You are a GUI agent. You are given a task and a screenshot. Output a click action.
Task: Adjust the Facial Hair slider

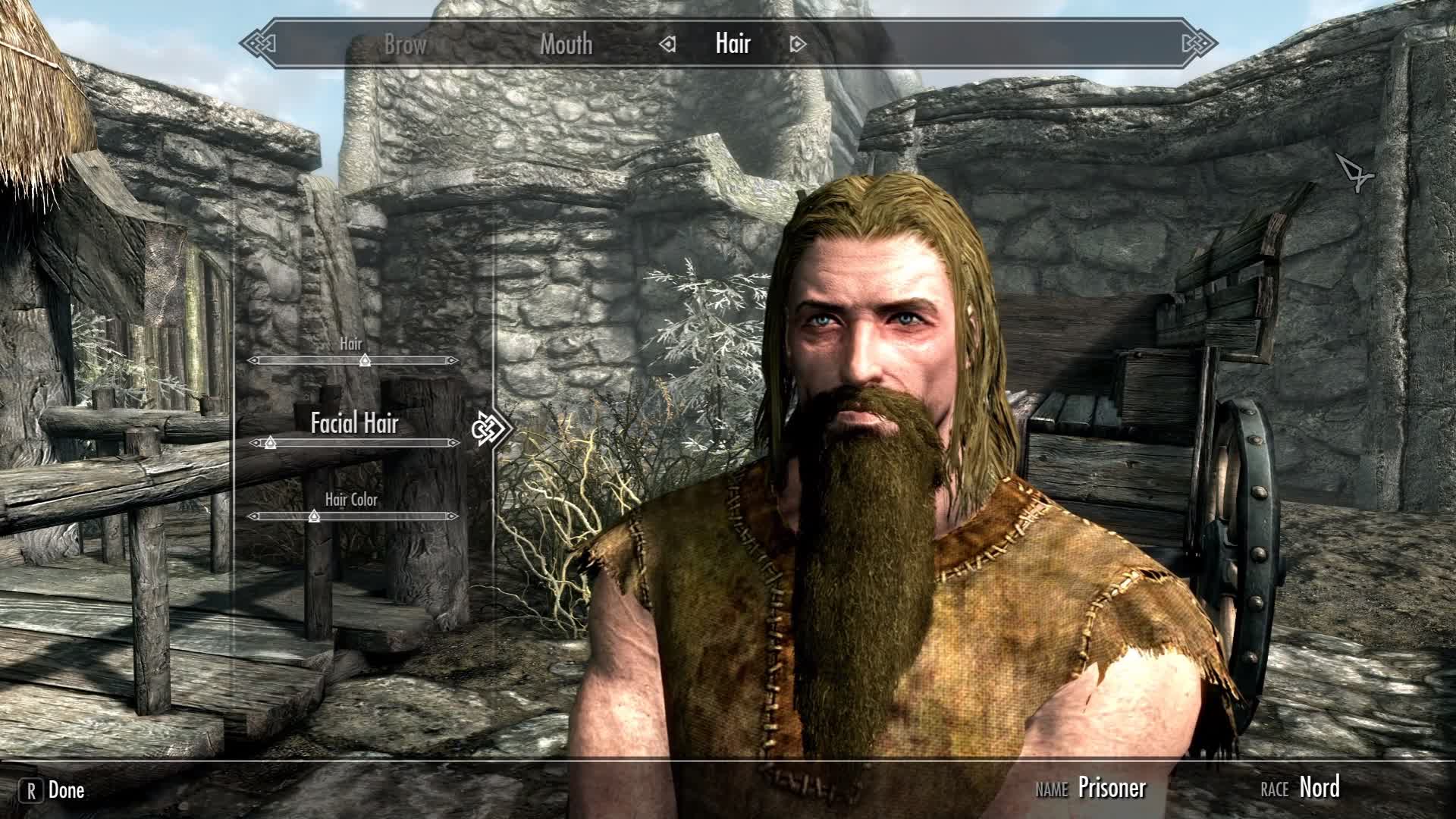pyautogui.click(x=271, y=443)
